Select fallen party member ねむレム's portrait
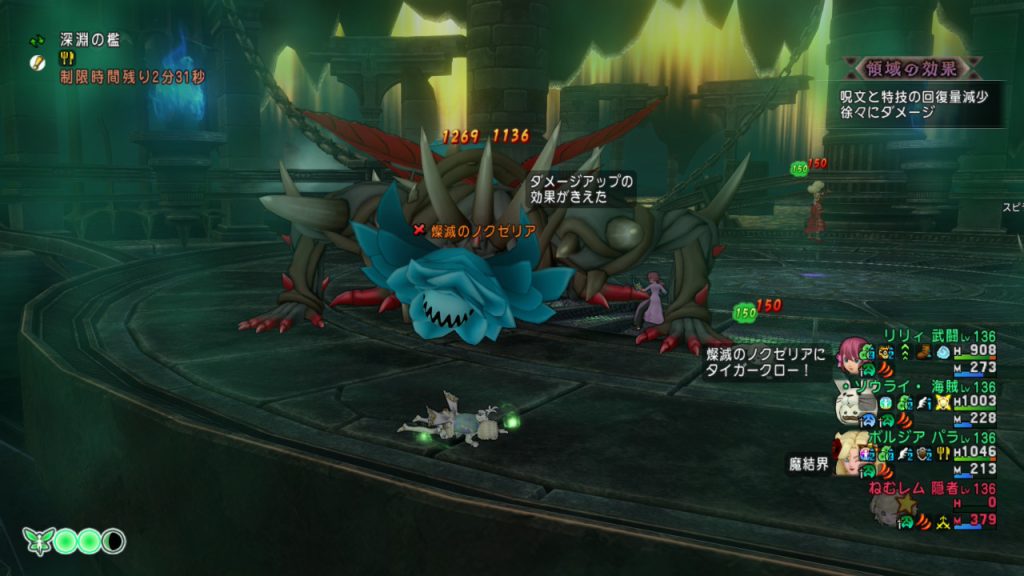 884,509
